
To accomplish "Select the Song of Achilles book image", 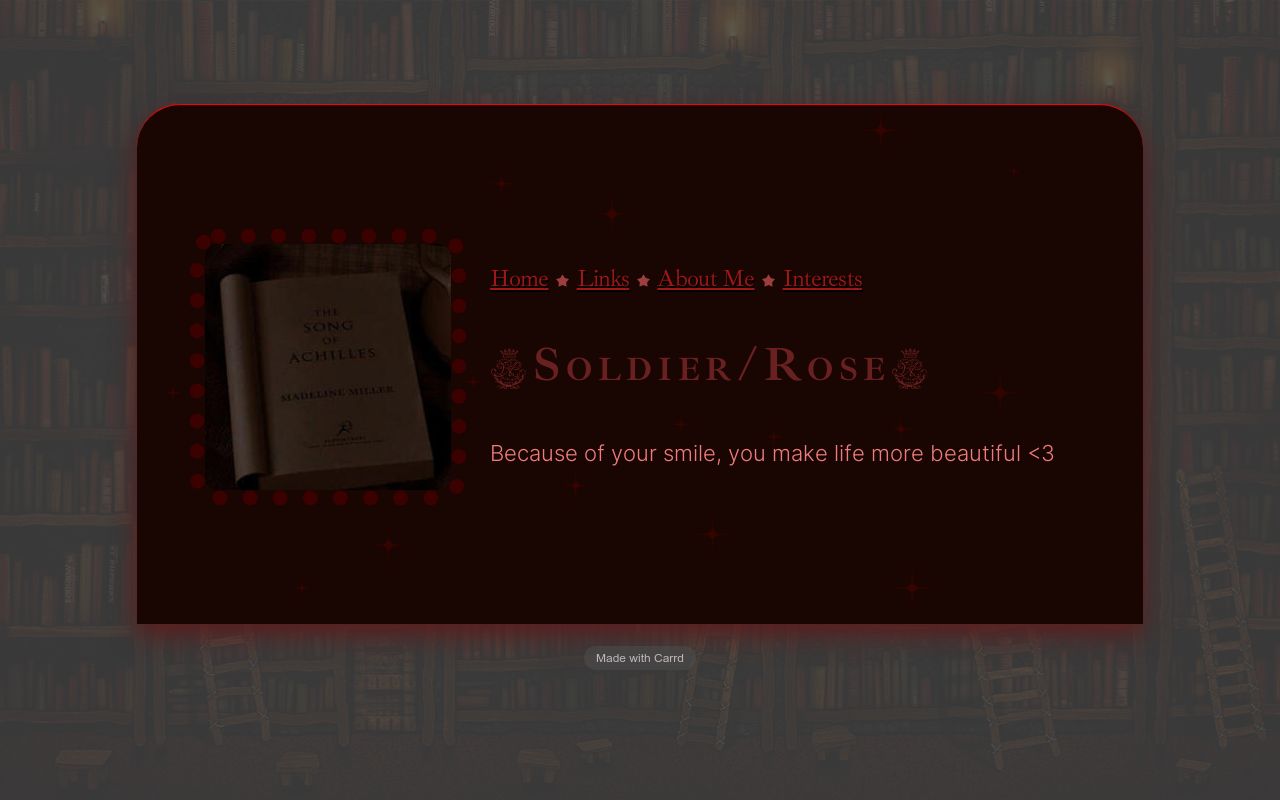I will coord(328,368).
